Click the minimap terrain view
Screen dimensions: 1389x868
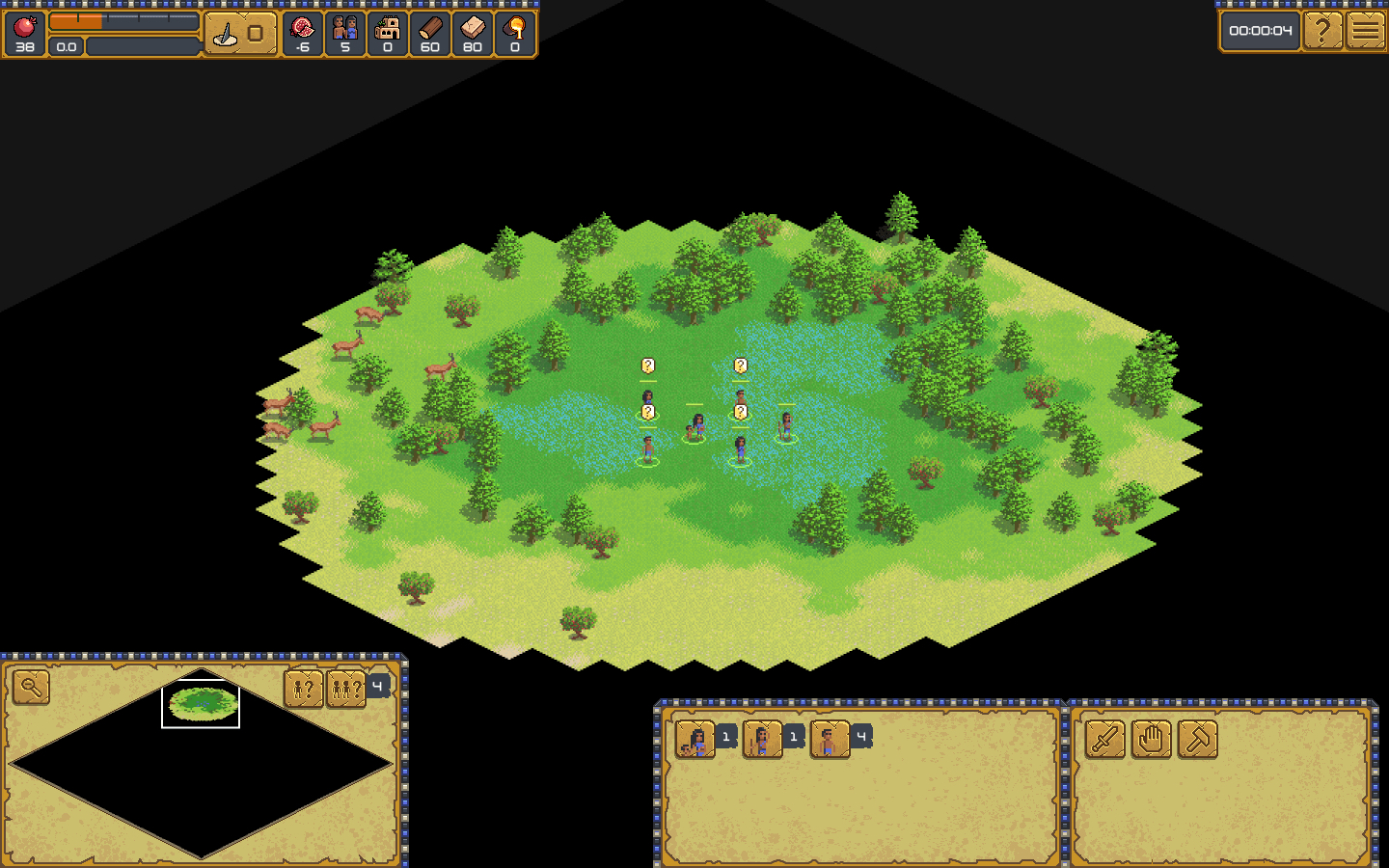pyautogui.click(x=201, y=763)
